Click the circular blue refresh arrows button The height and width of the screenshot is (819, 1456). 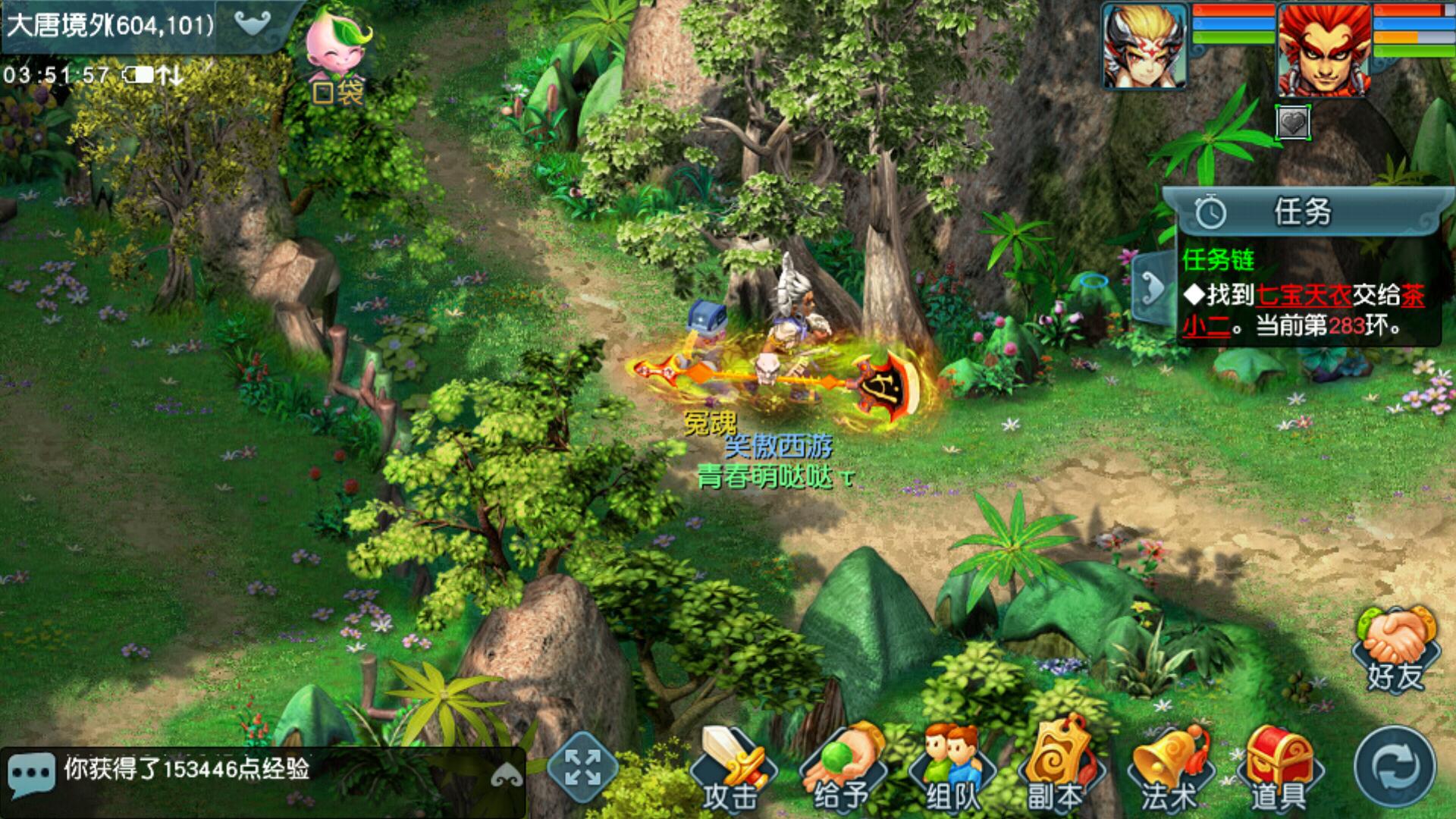1395,768
